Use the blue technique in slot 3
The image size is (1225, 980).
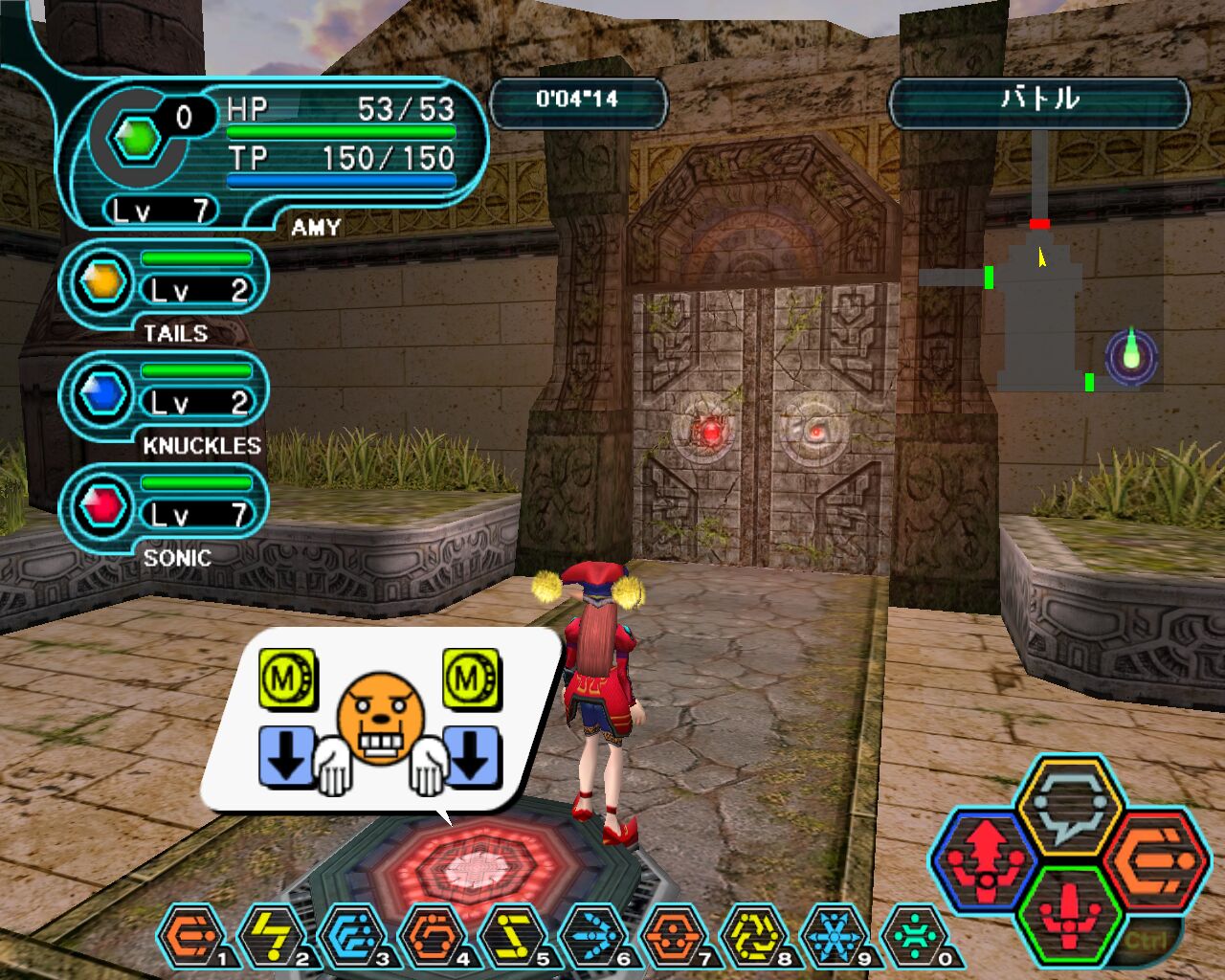point(351,936)
